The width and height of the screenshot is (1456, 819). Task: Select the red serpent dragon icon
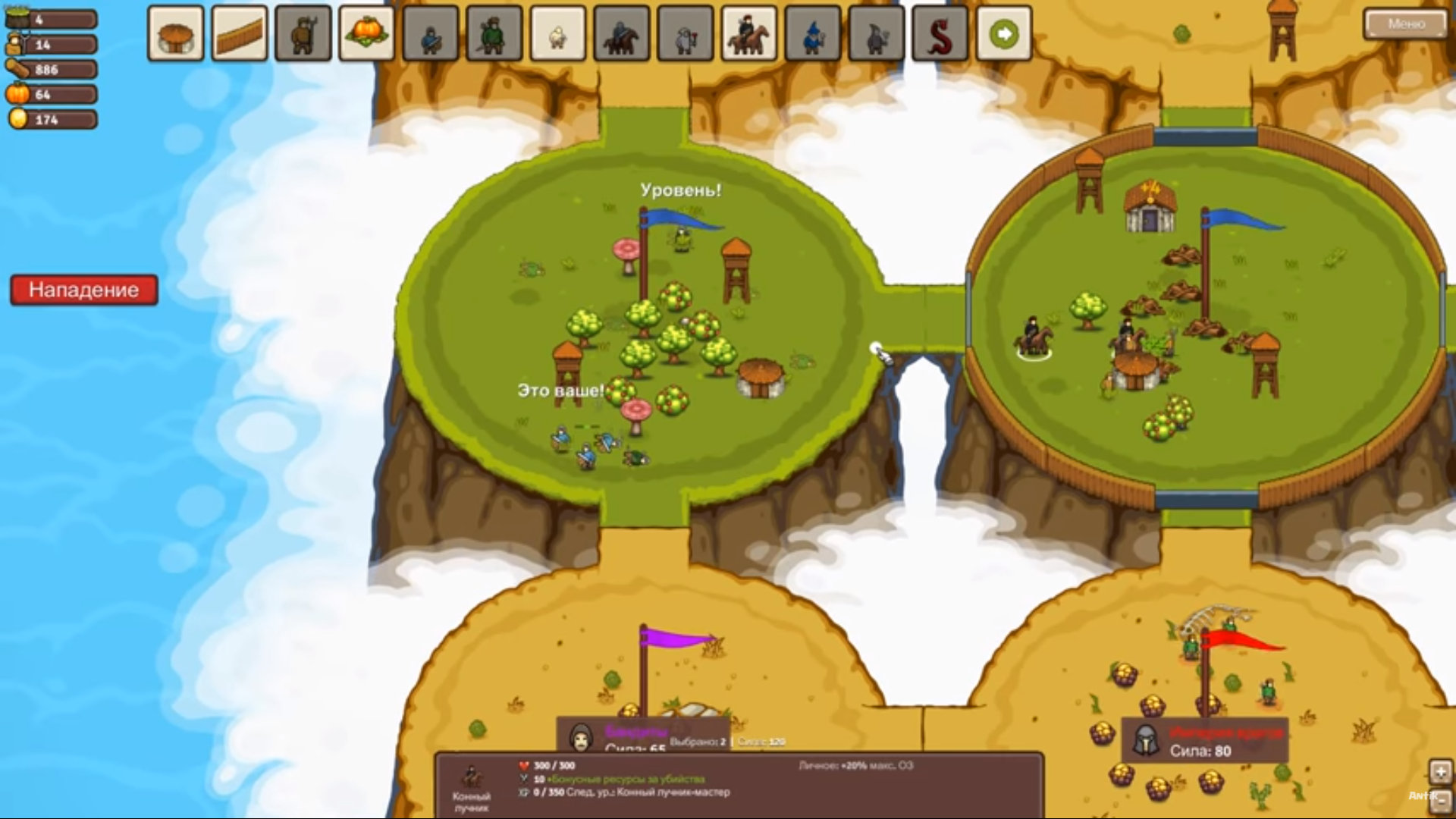tap(940, 34)
